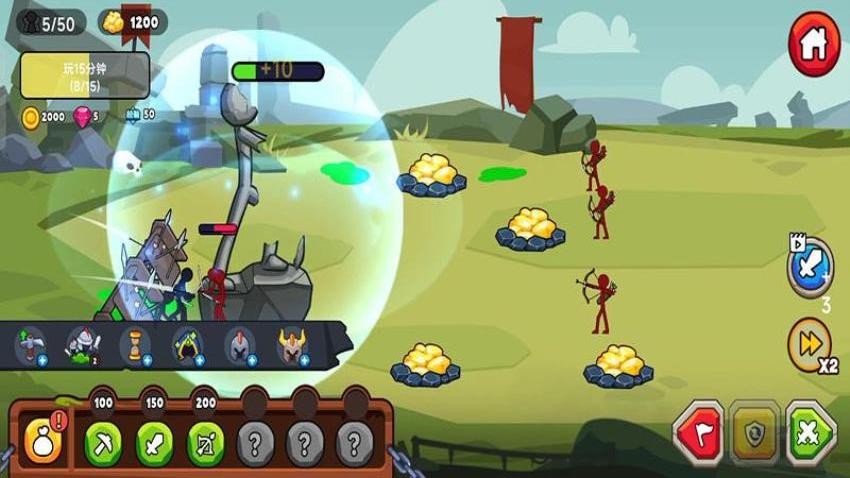
Task: Upgrade the pickaxe miner skill icon
Action: pos(31,345)
